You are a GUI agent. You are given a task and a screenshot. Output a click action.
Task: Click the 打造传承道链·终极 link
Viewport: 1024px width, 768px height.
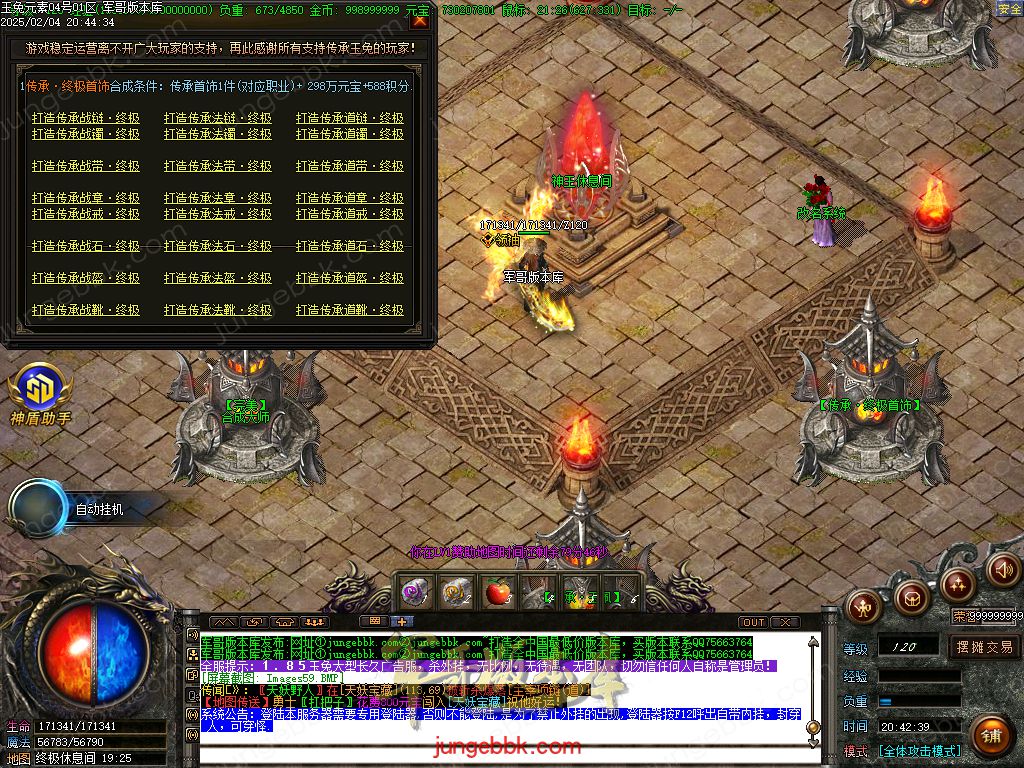coord(350,118)
